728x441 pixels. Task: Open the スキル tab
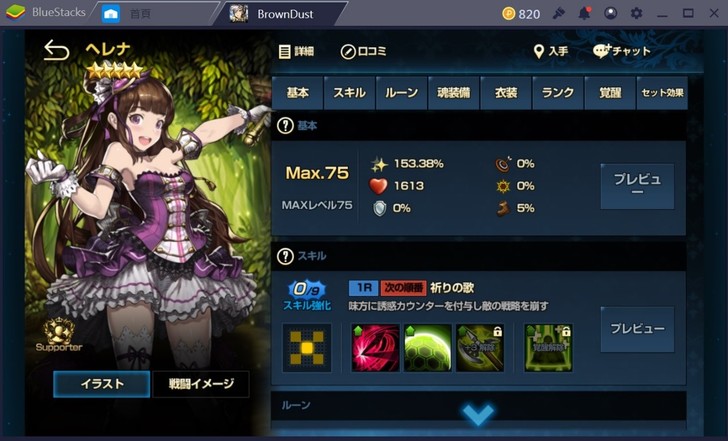pyautogui.click(x=349, y=93)
